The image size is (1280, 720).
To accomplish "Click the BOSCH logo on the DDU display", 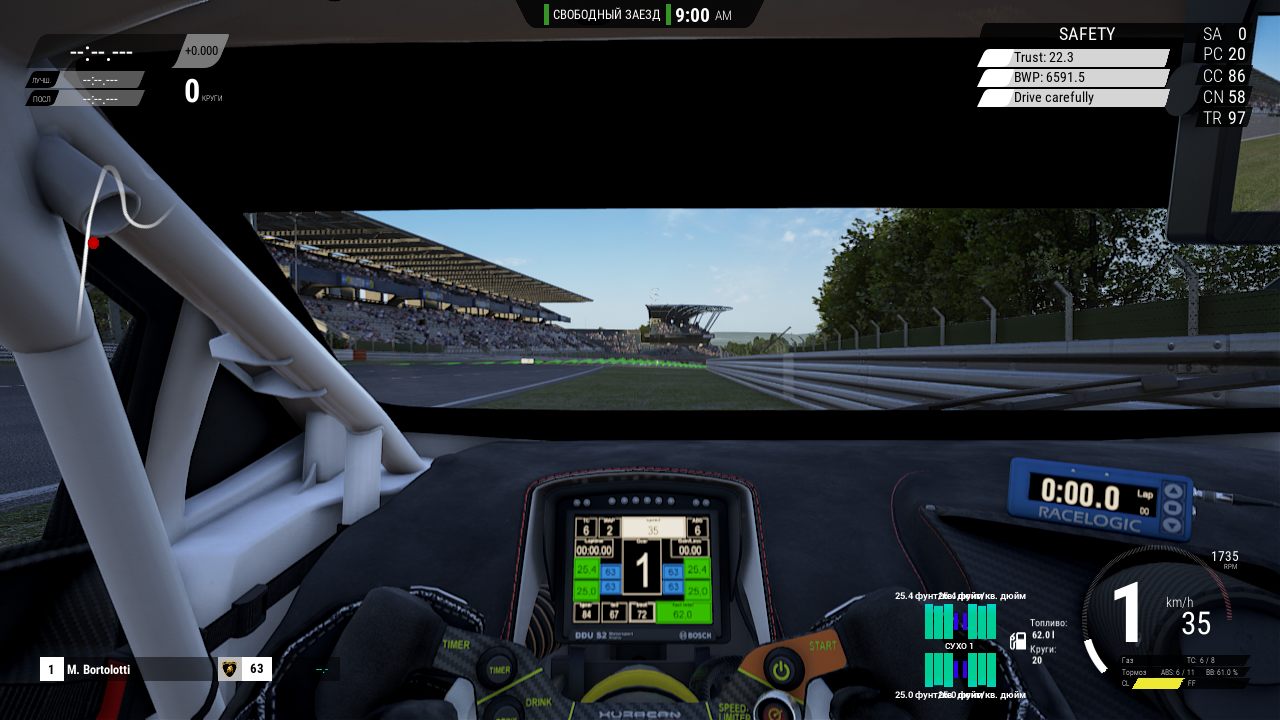I will coord(696,635).
